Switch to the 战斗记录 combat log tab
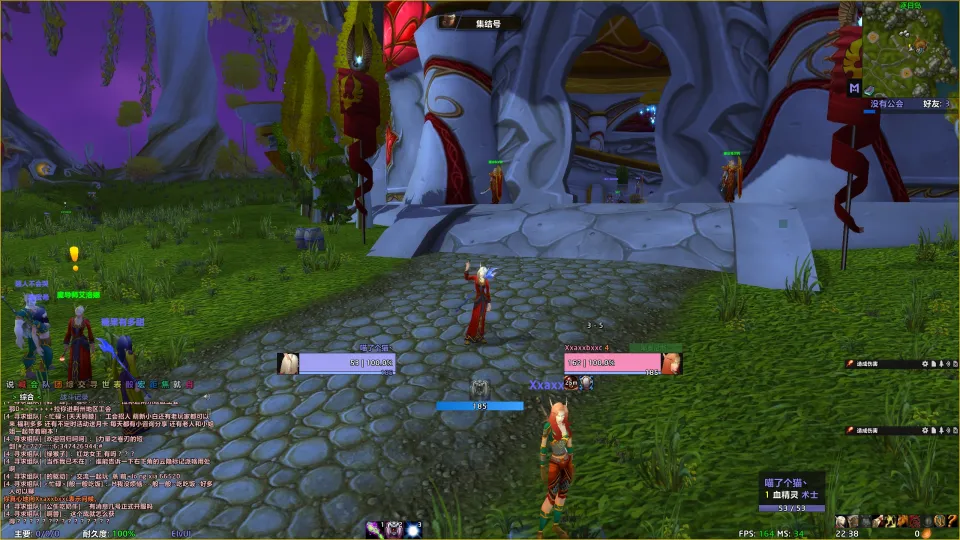 (x=78, y=397)
